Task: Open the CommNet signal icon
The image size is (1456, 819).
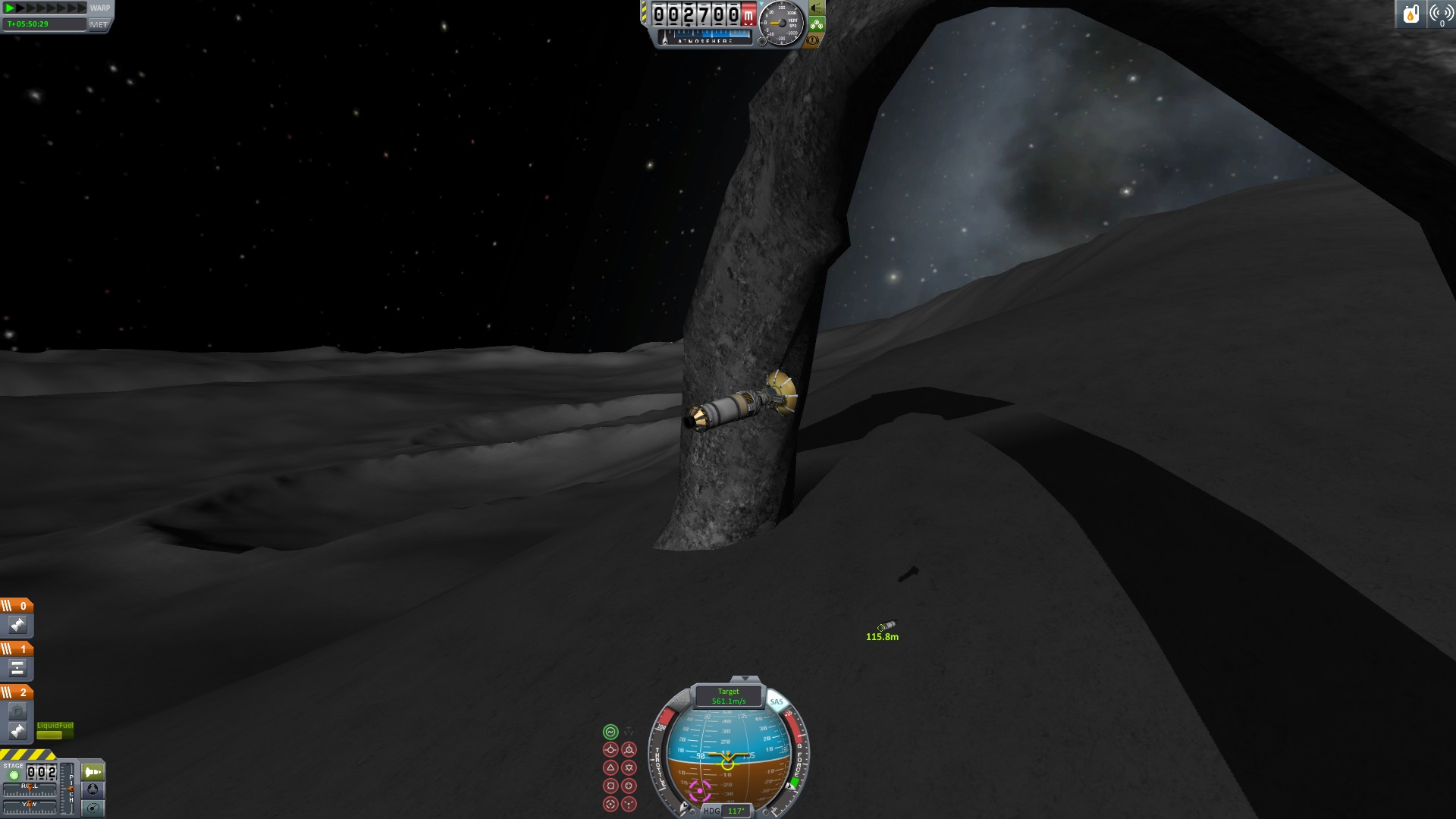Action: pyautogui.click(x=1439, y=14)
